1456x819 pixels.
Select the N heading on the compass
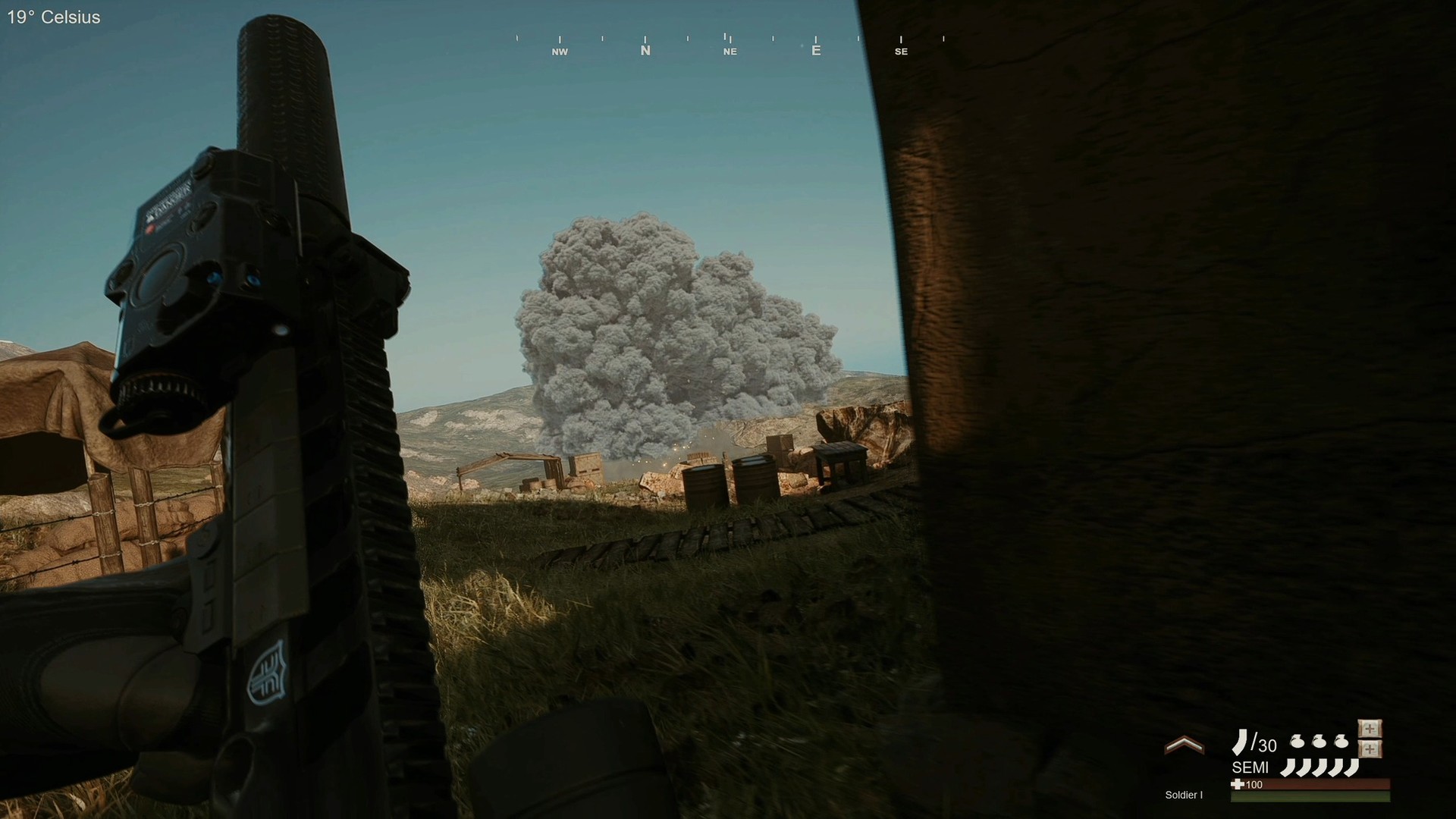[645, 51]
